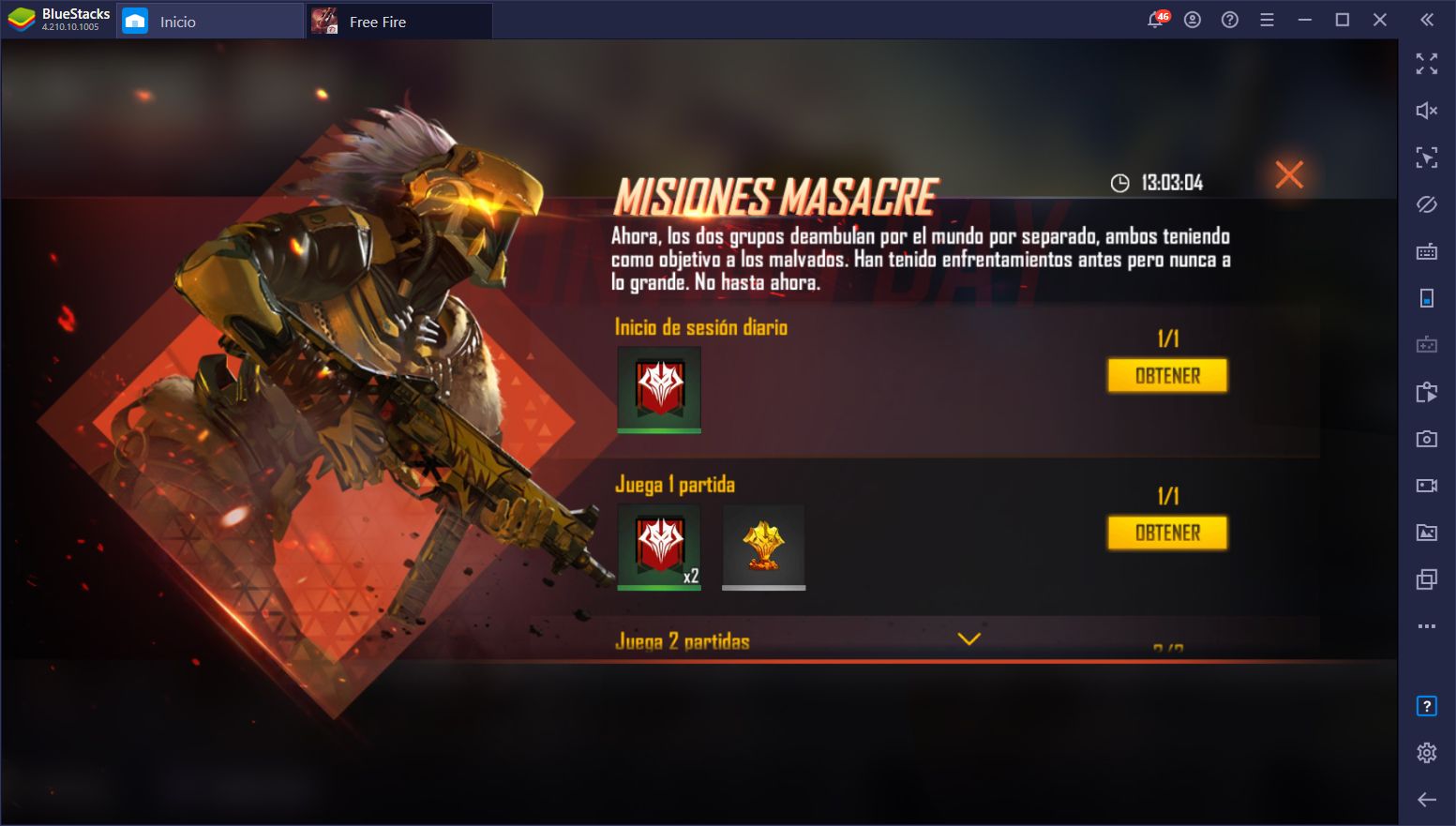Open the BlueStacks settings gear

pyautogui.click(x=1426, y=752)
